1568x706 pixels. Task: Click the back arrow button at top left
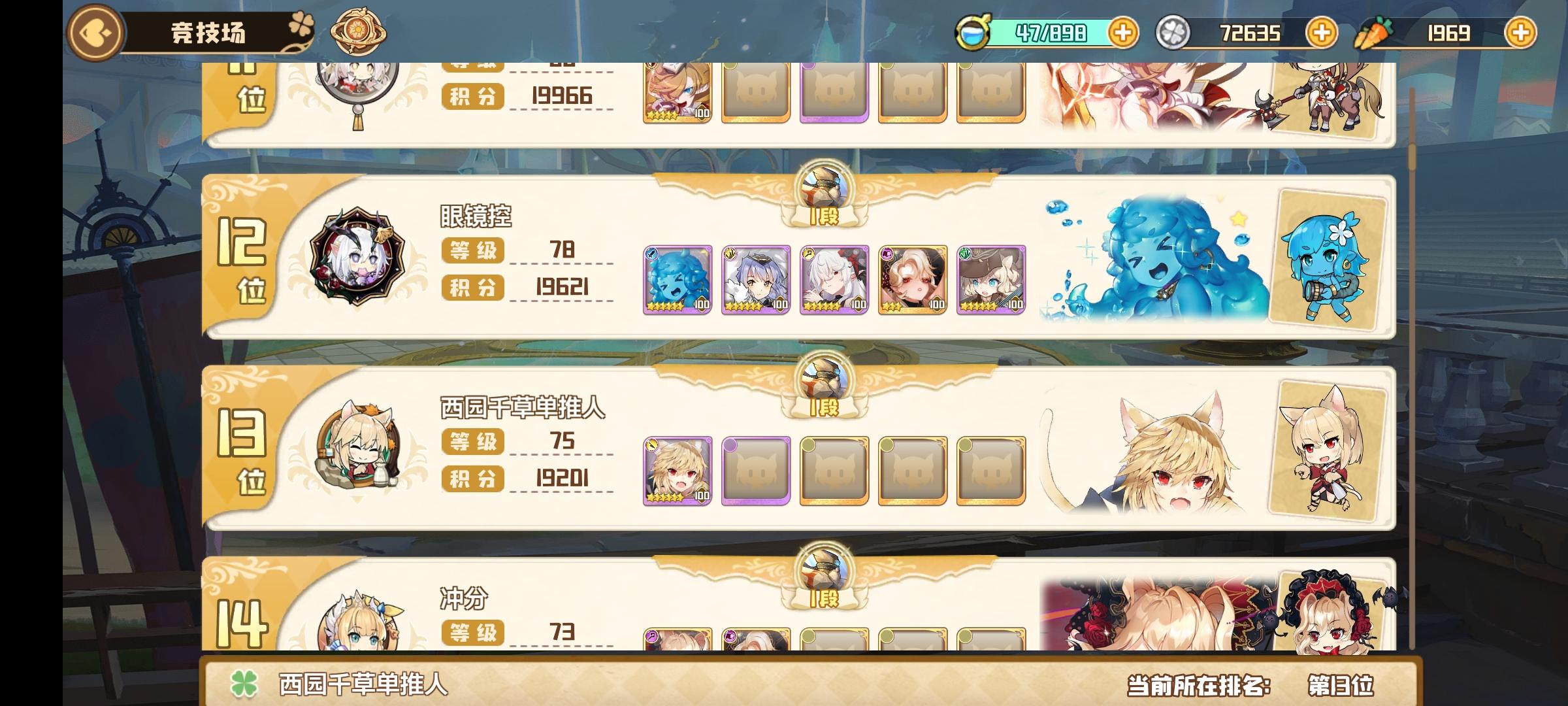(x=95, y=31)
